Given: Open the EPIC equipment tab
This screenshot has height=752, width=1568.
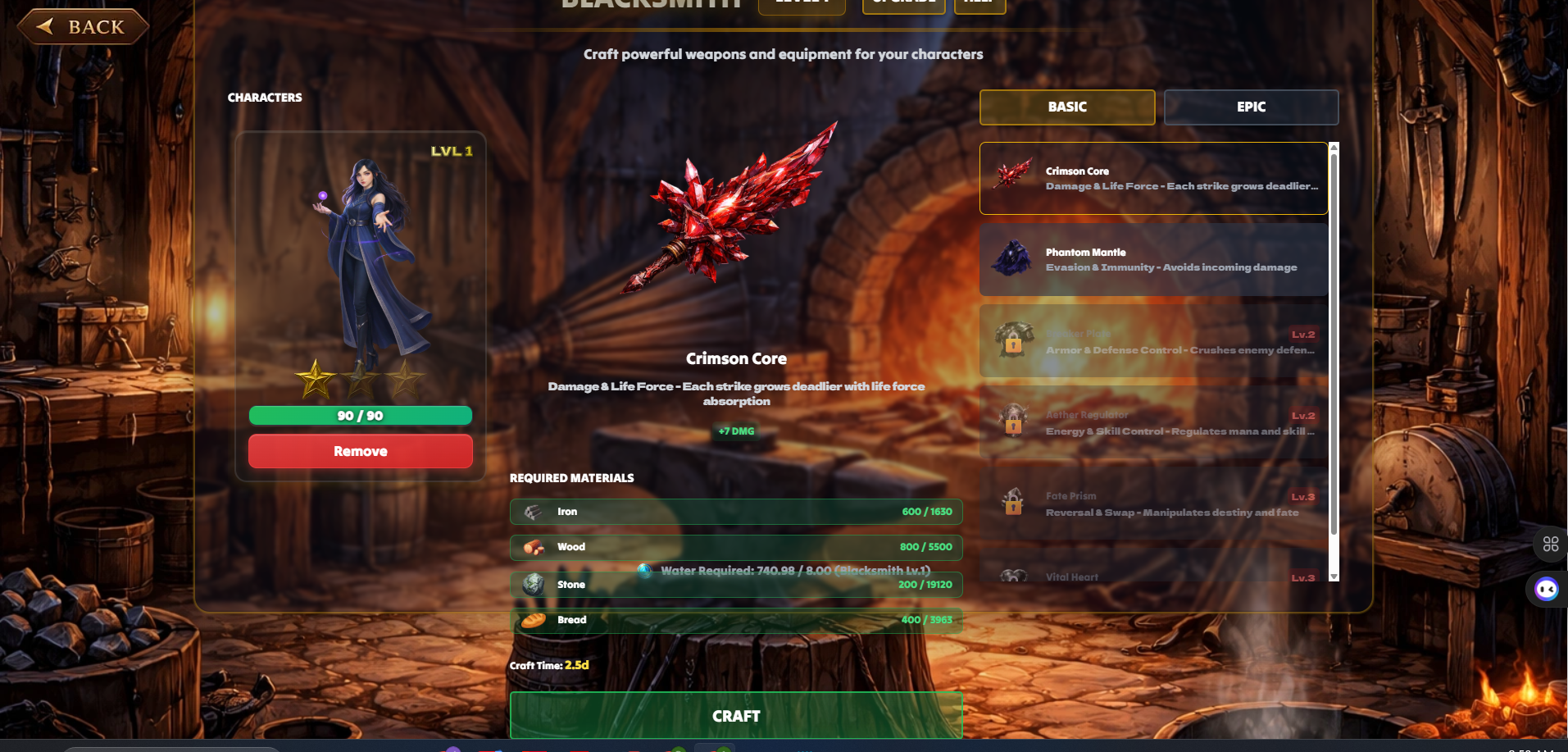Looking at the screenshot, I should 1251,107.
